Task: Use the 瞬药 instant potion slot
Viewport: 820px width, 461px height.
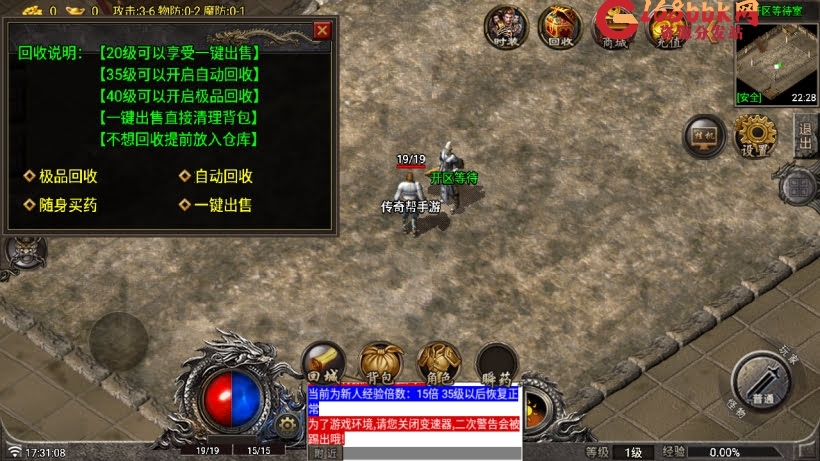Action: point(496,362)
